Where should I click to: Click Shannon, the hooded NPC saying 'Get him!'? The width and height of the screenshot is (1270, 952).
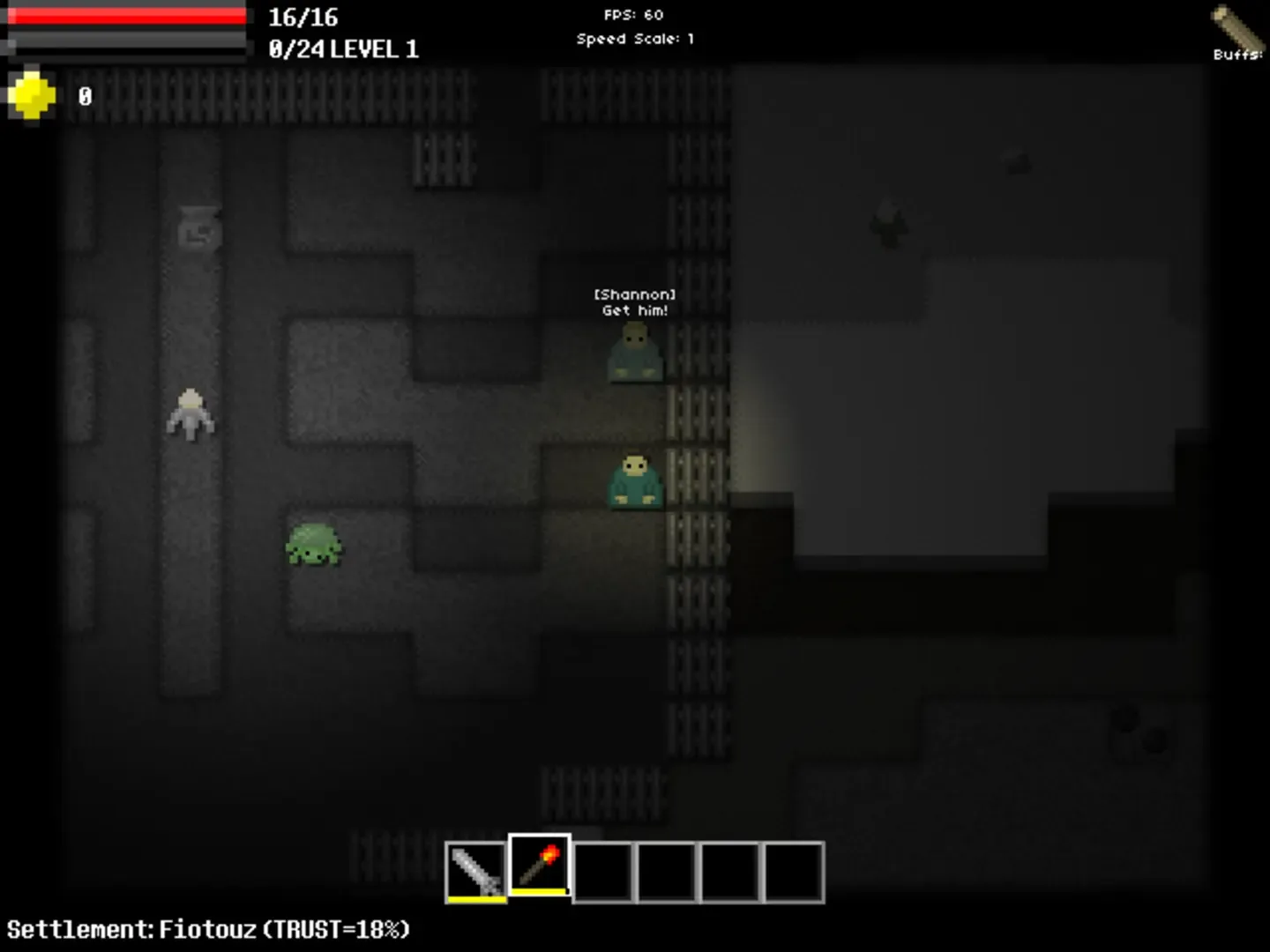tap(634, 353)
